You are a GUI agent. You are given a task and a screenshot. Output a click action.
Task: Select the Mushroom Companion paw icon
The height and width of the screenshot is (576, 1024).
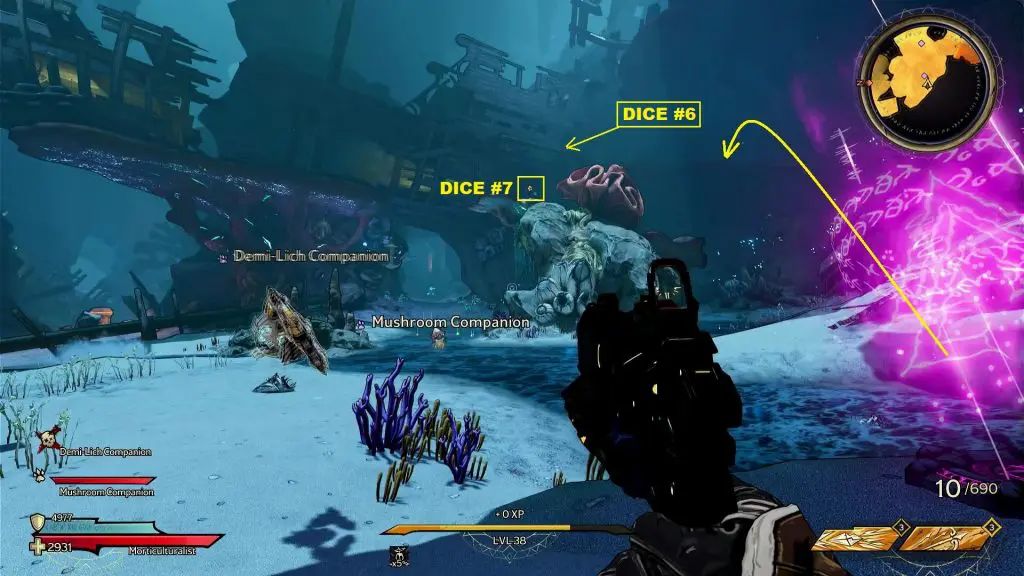point(41,476)
